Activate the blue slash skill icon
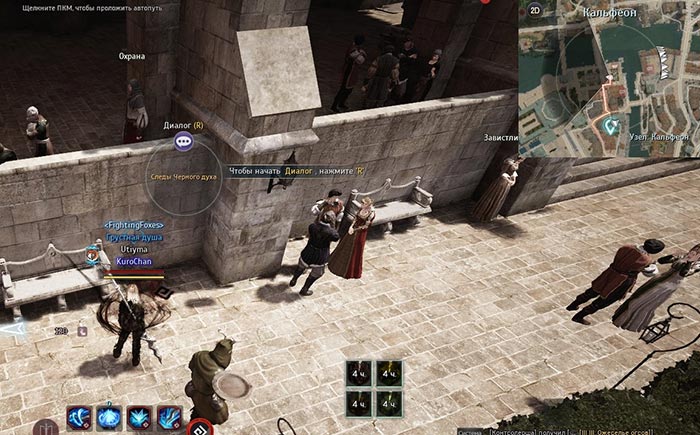Image resolution: width=700 pixels, height=435 pixels. (168, 418)
